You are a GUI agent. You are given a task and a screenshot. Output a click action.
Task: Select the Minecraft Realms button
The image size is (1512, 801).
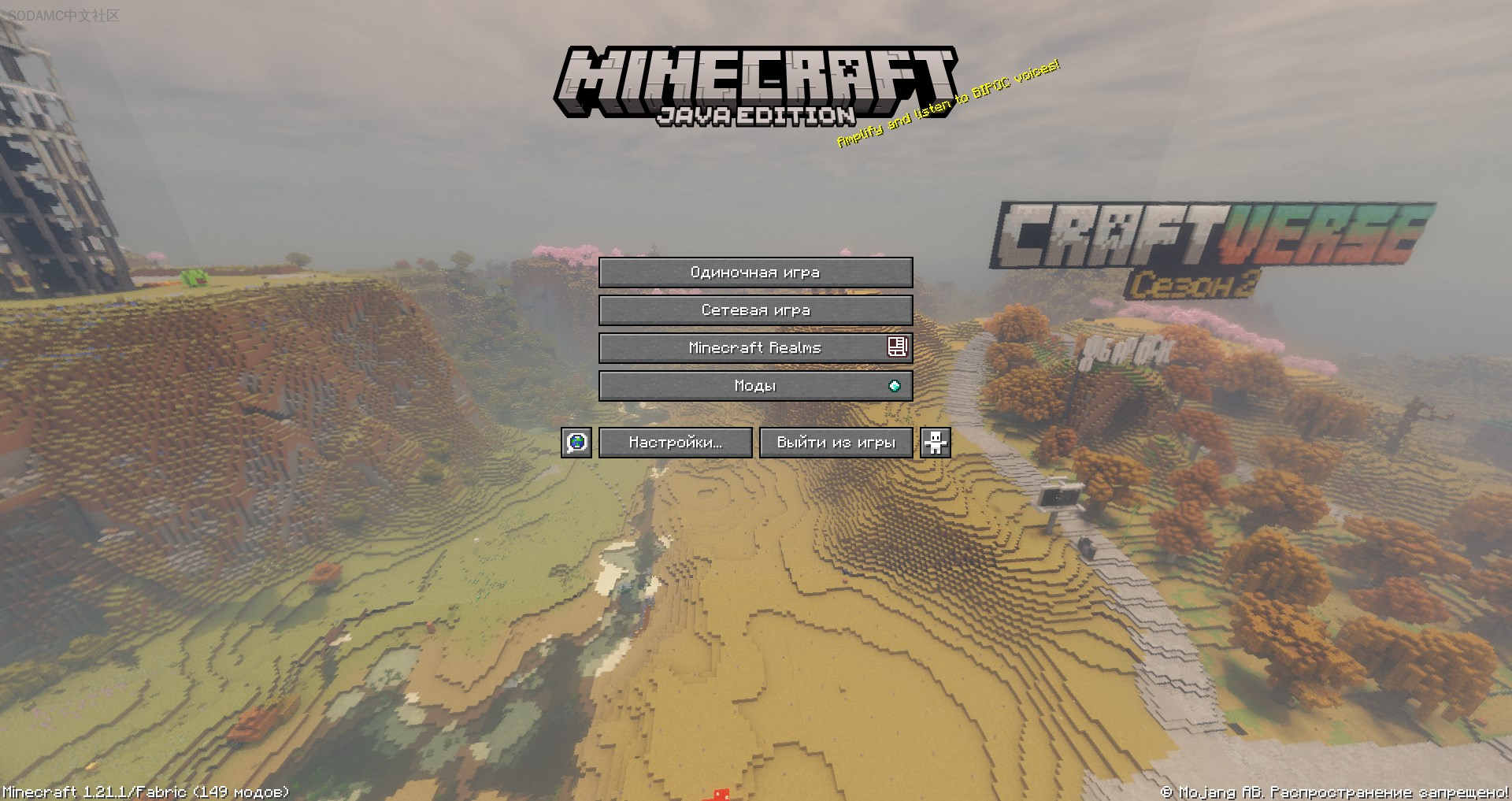tap(755, 348)
